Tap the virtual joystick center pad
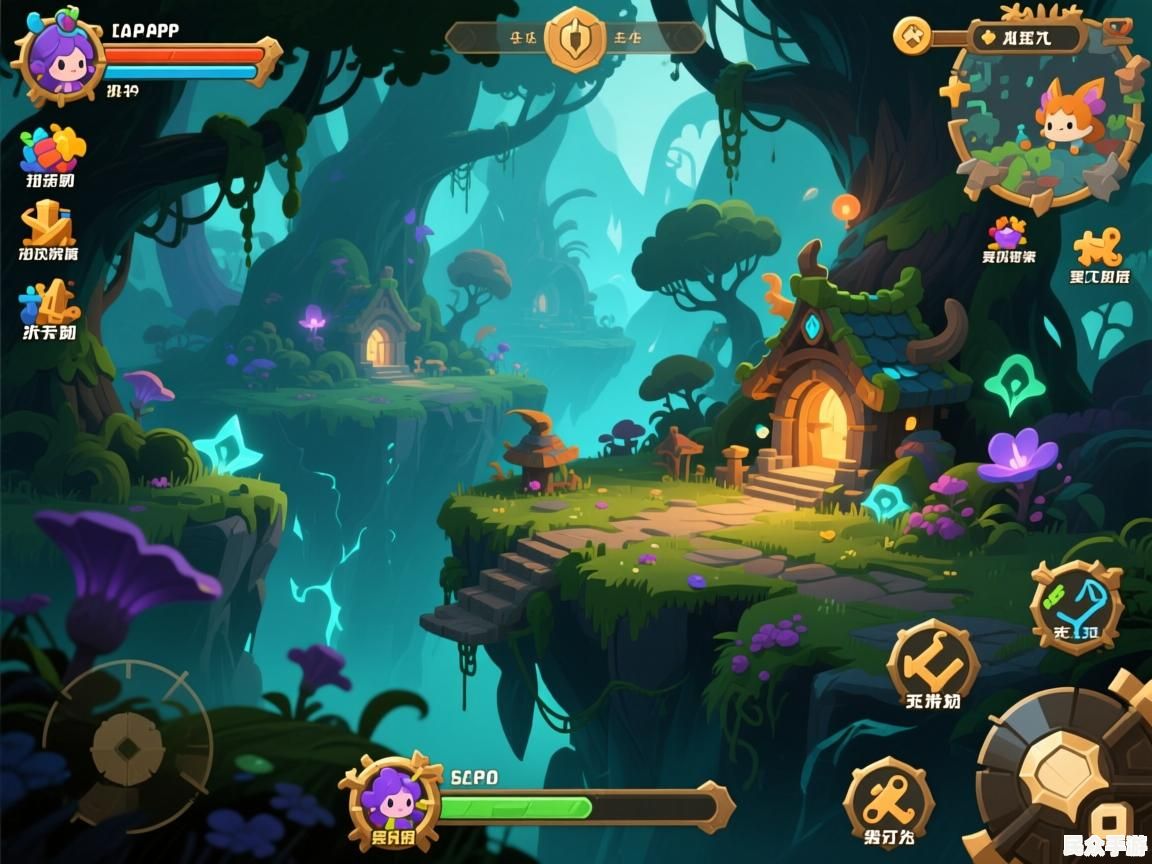Screen dimensions: 1152x864 point(127,746)
